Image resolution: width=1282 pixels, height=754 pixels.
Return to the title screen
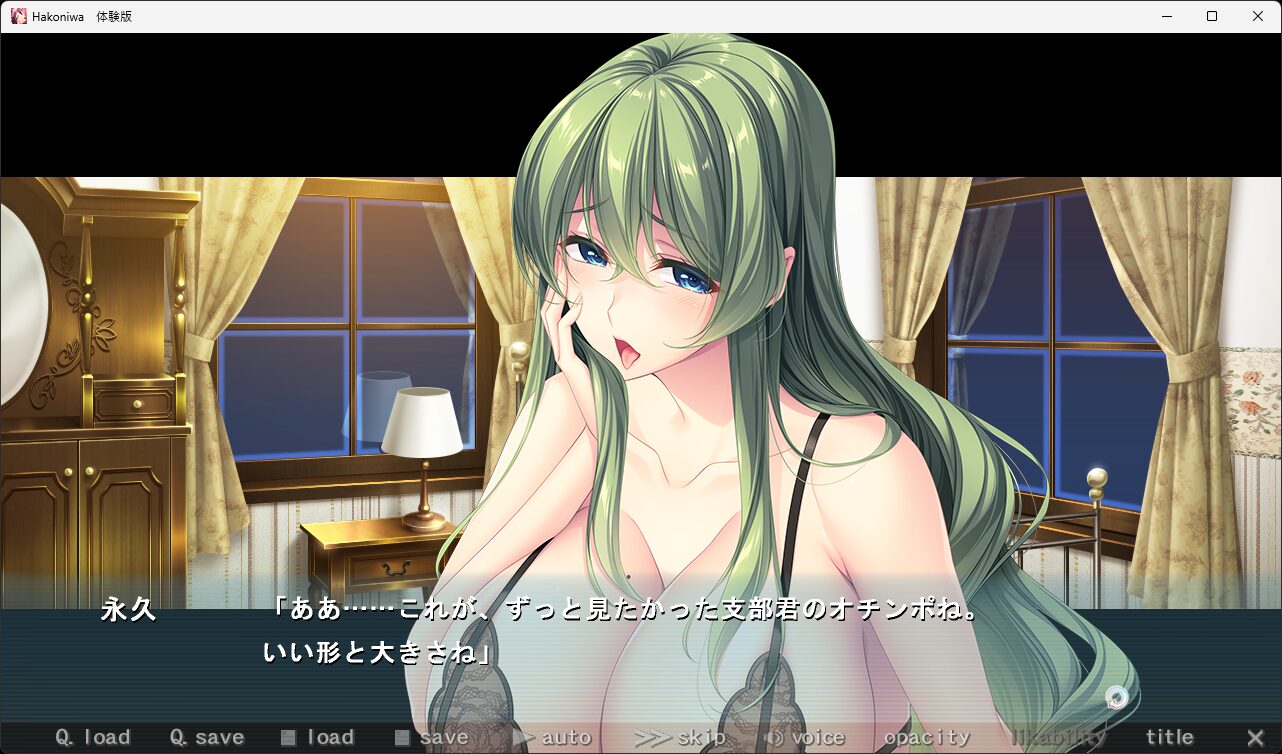(x=1170, y=738)
